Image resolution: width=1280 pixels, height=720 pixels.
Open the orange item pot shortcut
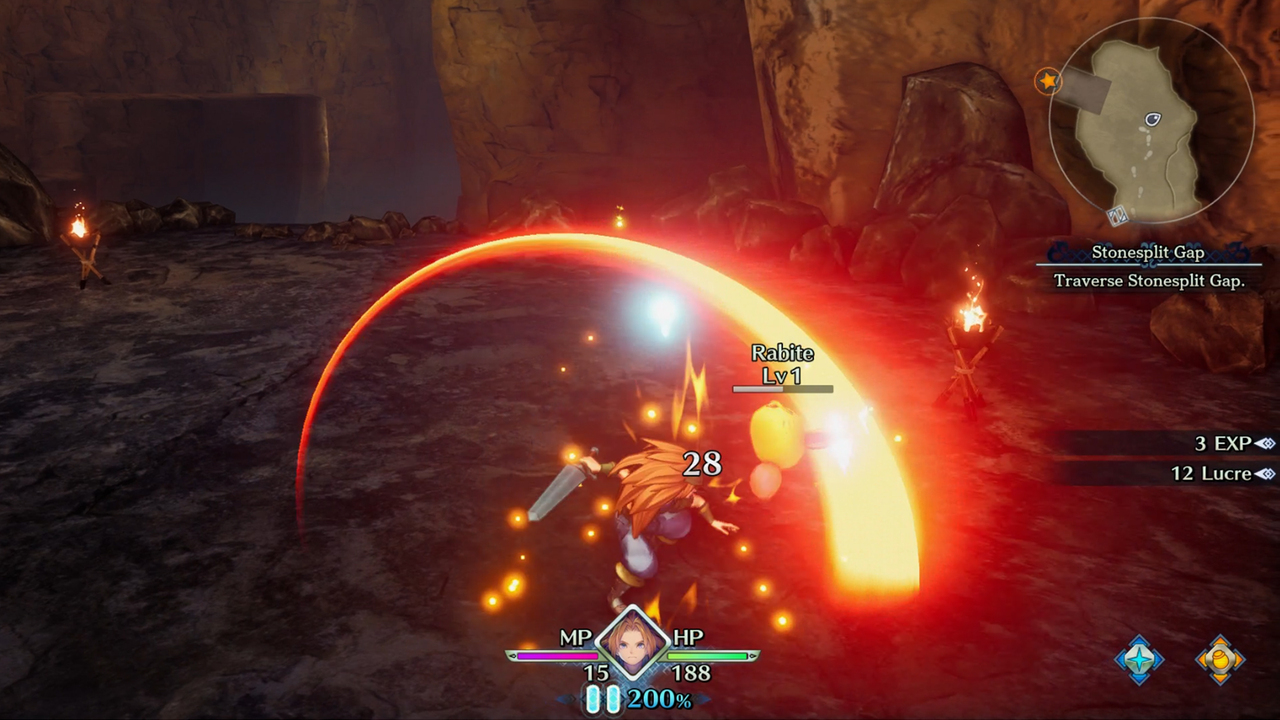[x=1220, y=659]
